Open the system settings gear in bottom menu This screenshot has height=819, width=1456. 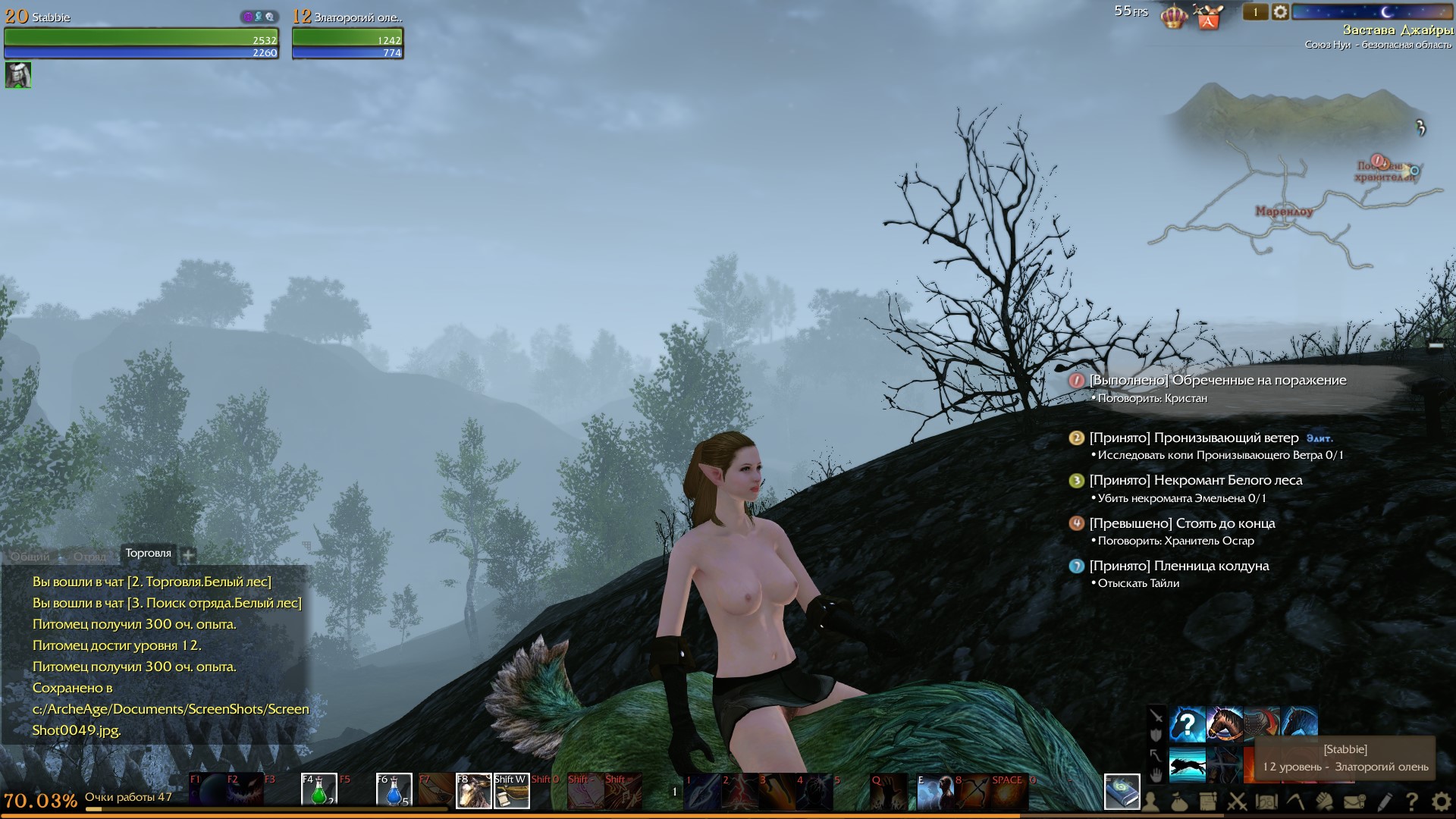pos(1441,801)
